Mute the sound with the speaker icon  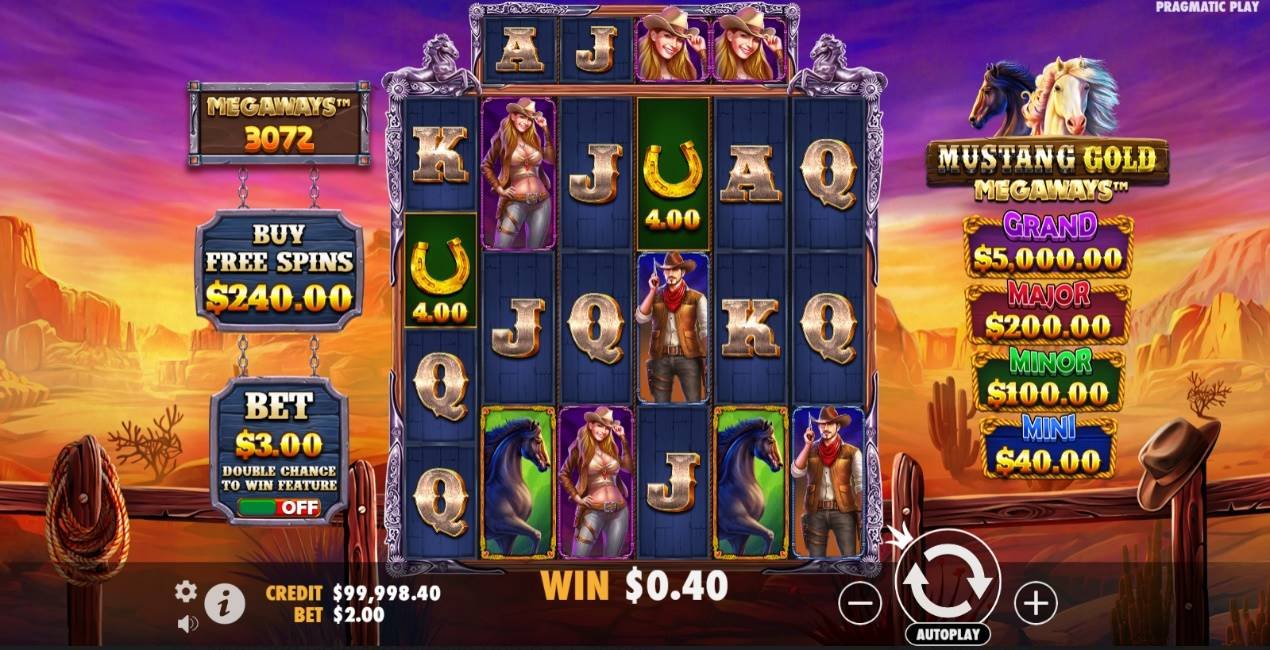187,623
